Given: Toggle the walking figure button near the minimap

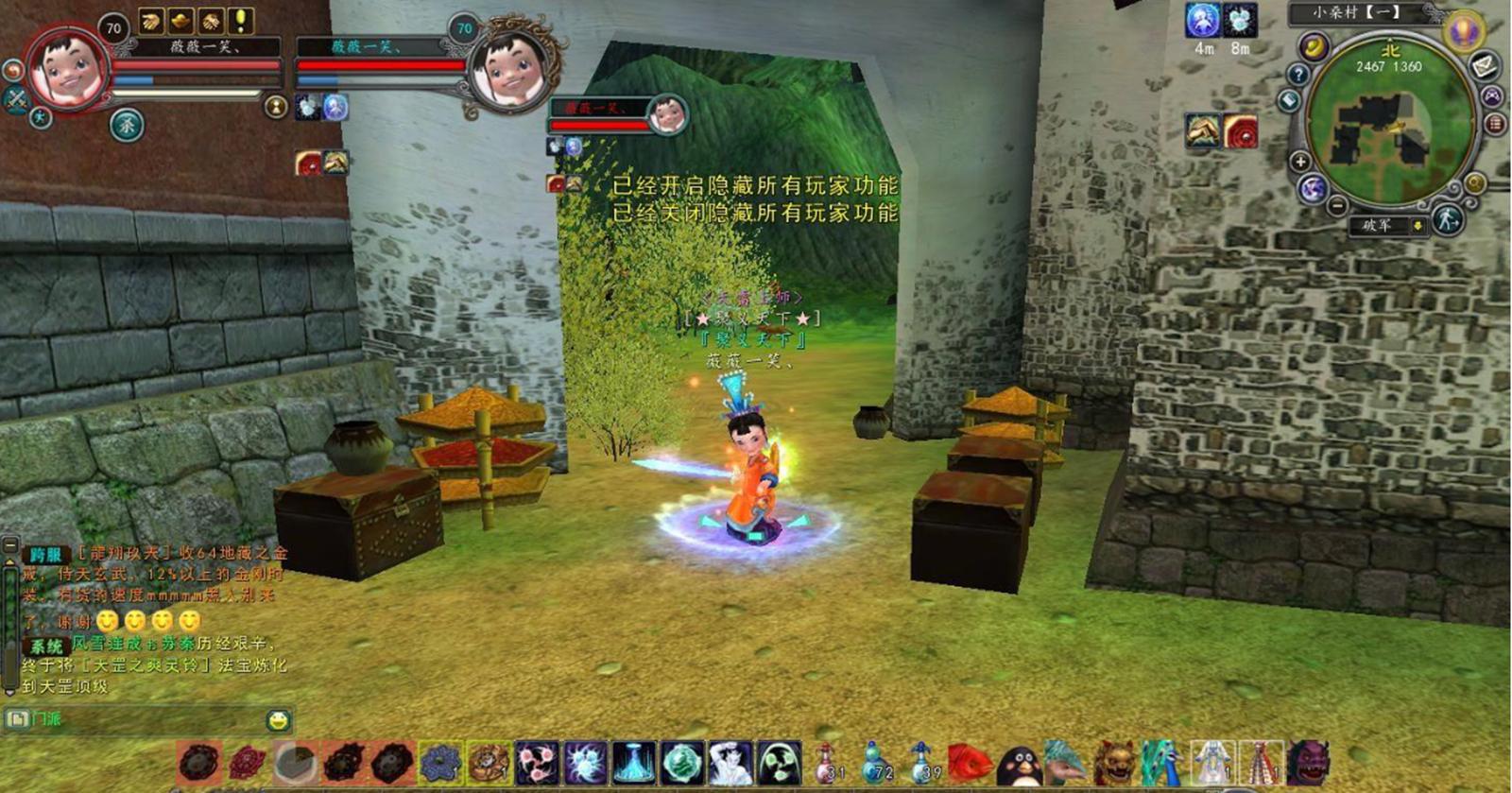Looking at the screenshot, I should pos(1447,220).
